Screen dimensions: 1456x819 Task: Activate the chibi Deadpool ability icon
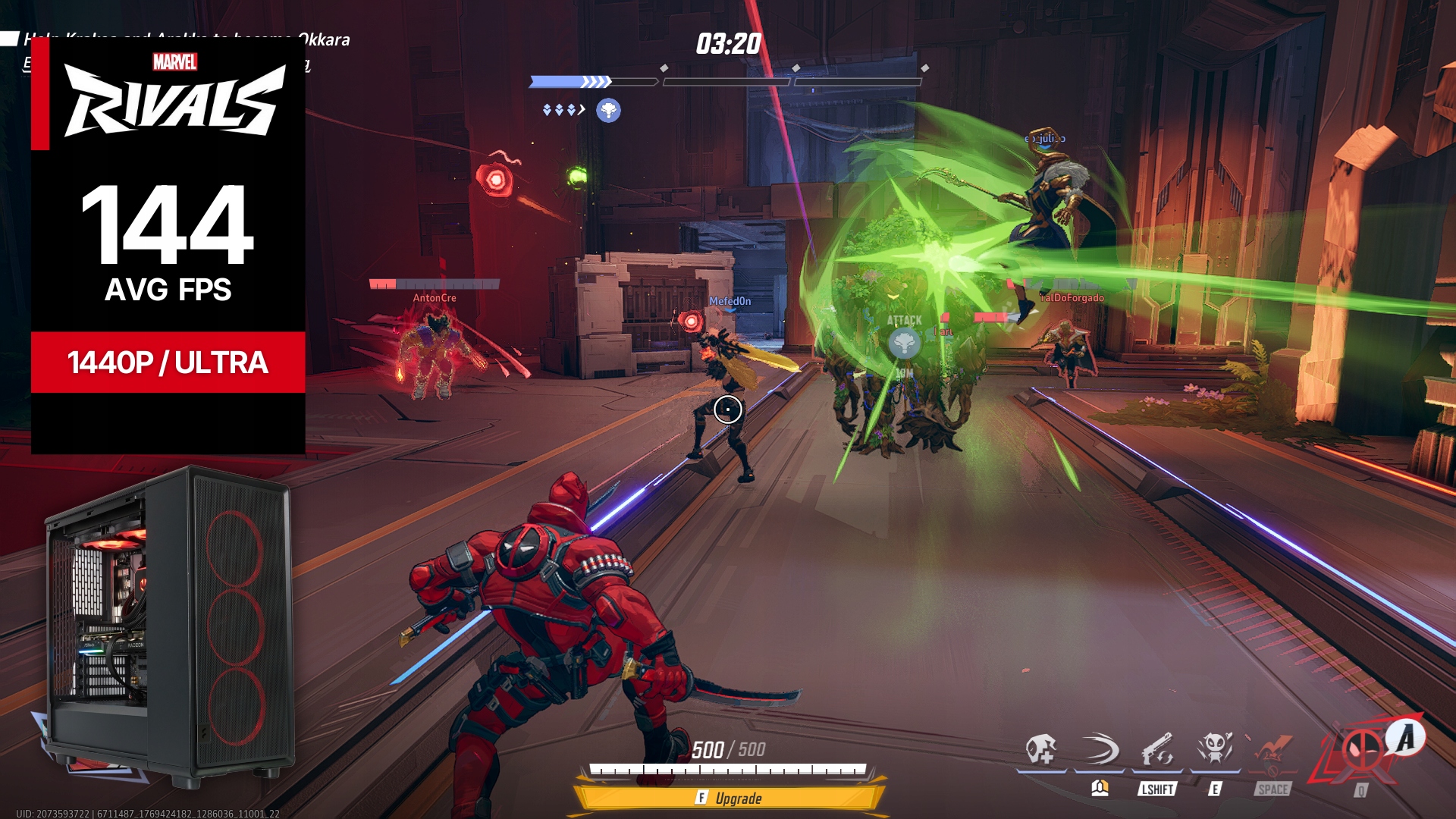[x=1215, y=750]
